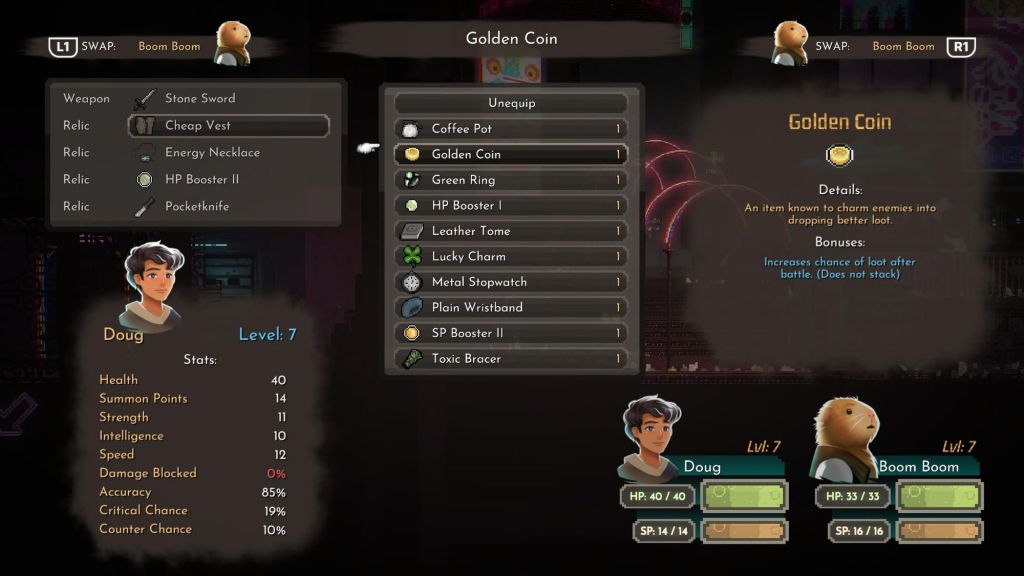
Task: Choose the Energy Necklace relic slot
Action: [228, 153]
